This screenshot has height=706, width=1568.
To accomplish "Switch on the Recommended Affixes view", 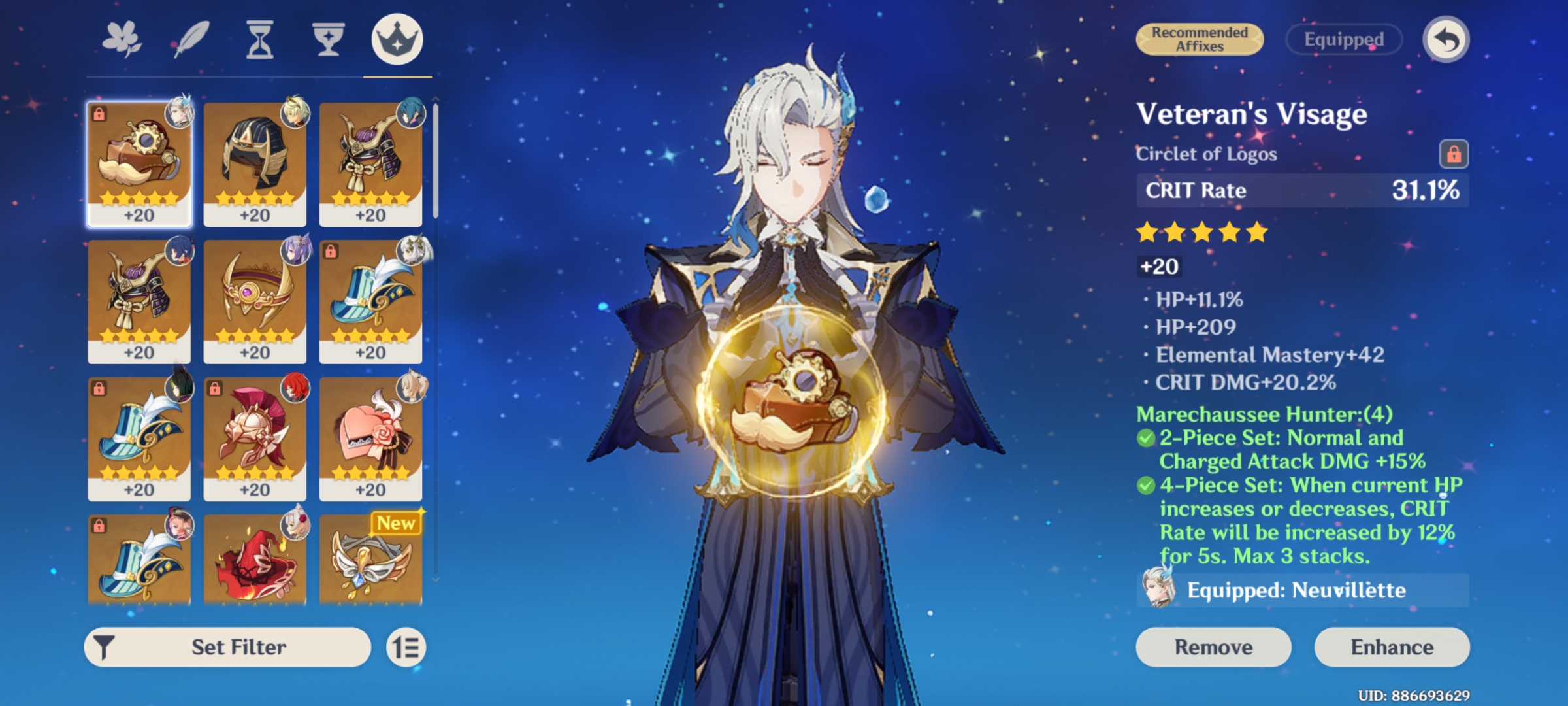I will tap(1199, 39).
